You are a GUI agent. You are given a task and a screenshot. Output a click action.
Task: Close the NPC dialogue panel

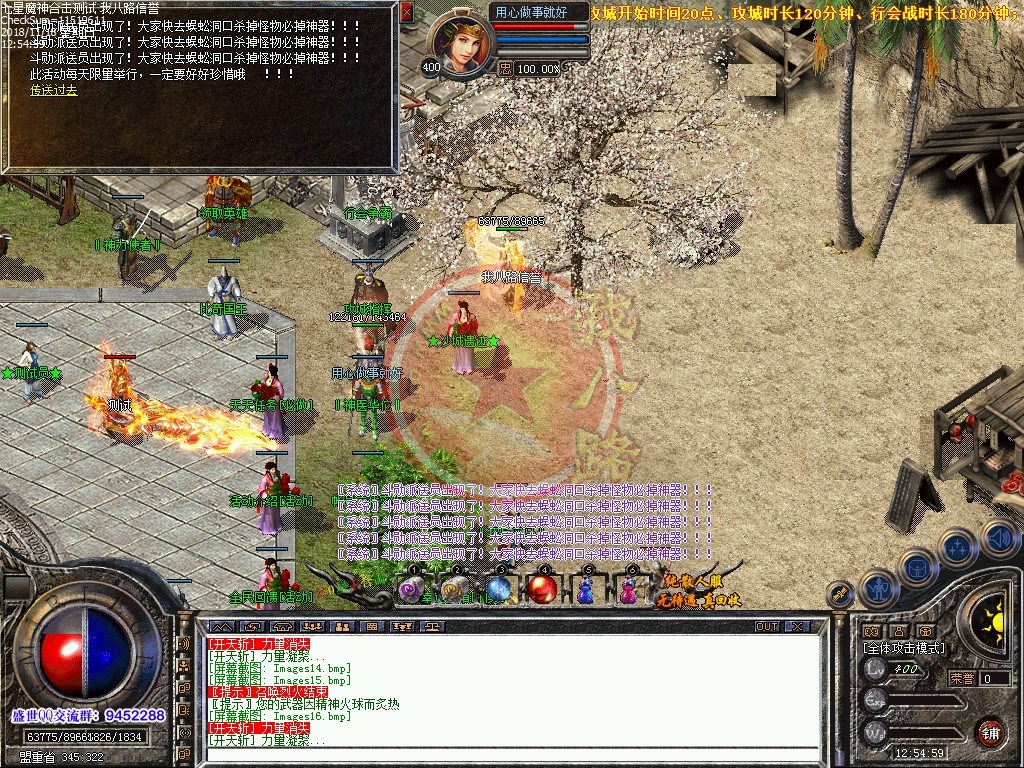tap(406, 12)
